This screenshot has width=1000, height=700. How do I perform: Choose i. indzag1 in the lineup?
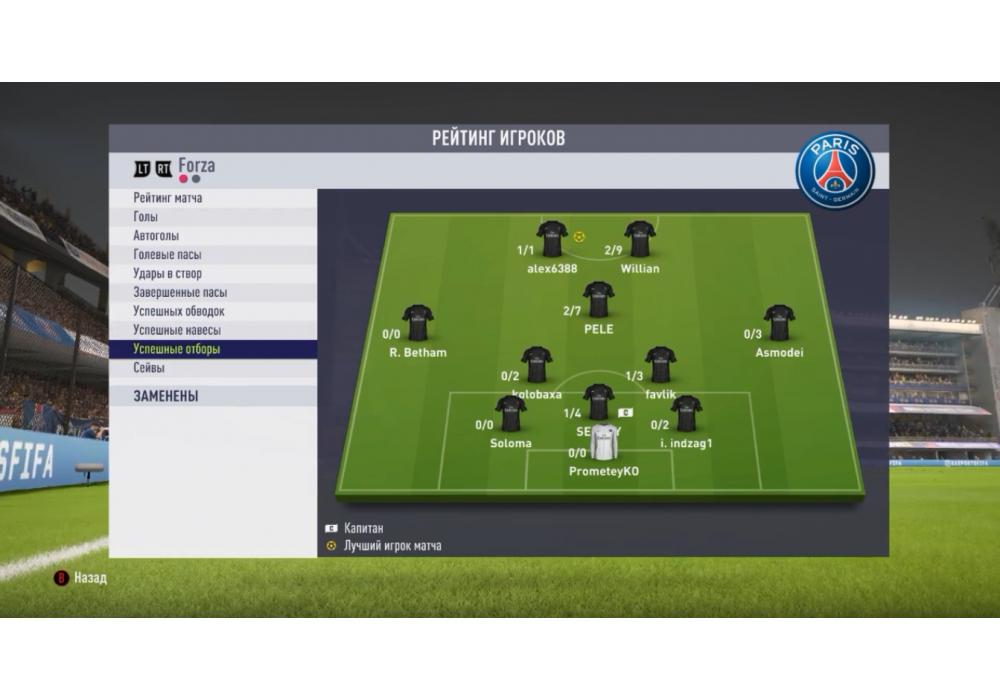[x=686, y=415]
